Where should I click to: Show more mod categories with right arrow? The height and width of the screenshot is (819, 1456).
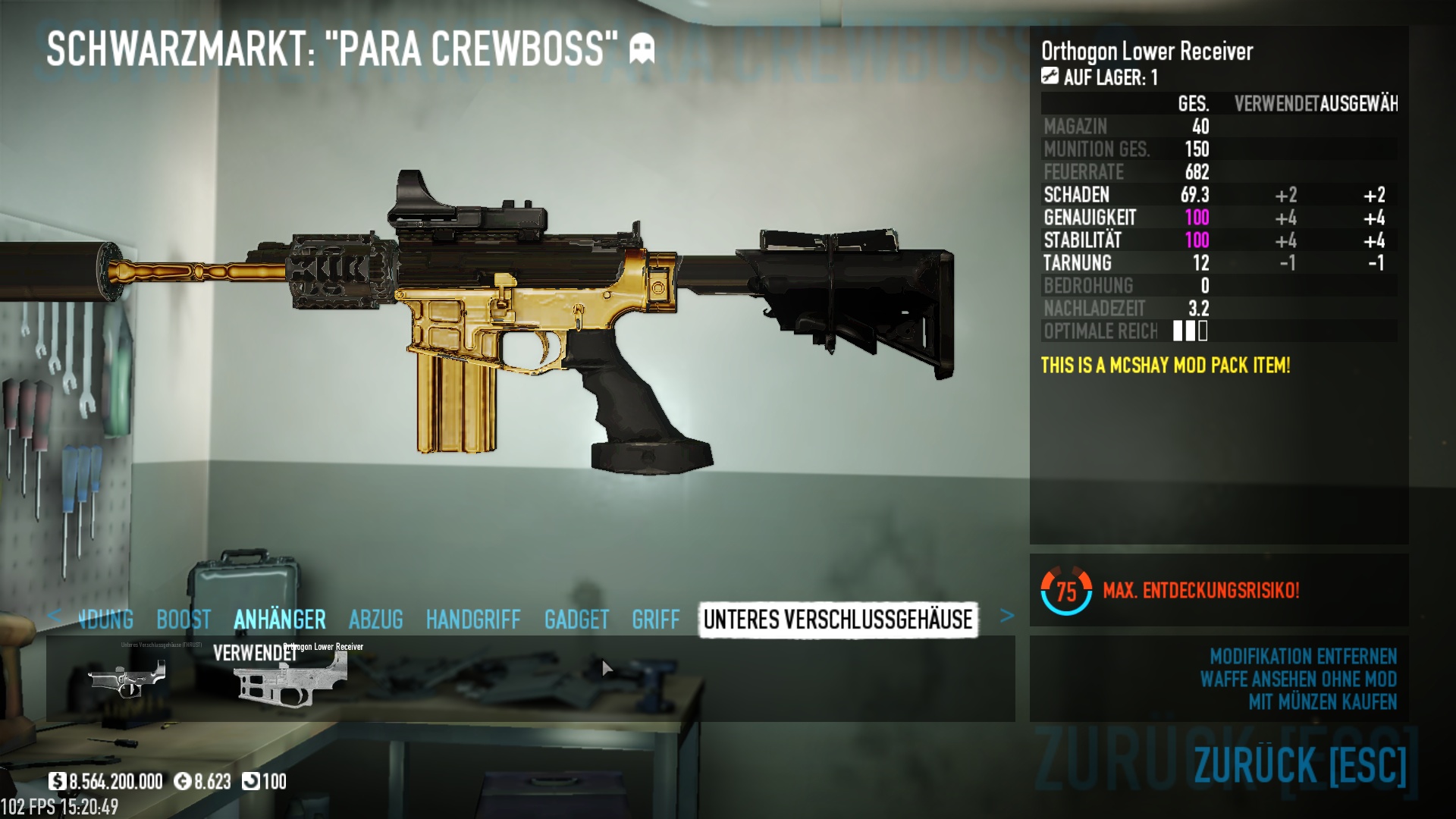click(x=1006, y=616)
